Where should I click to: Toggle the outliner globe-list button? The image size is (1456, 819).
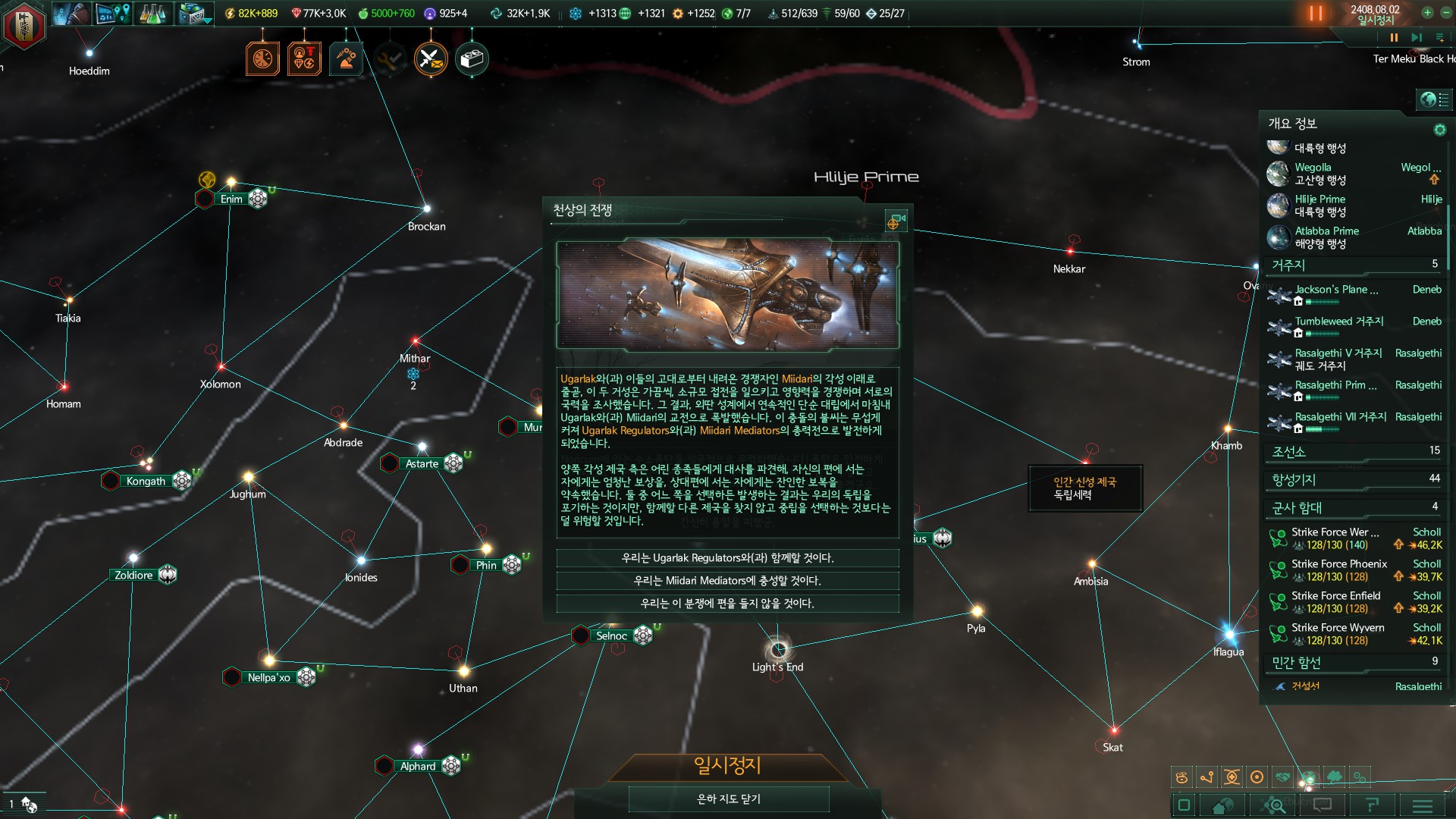click(x=1434, y=99)
